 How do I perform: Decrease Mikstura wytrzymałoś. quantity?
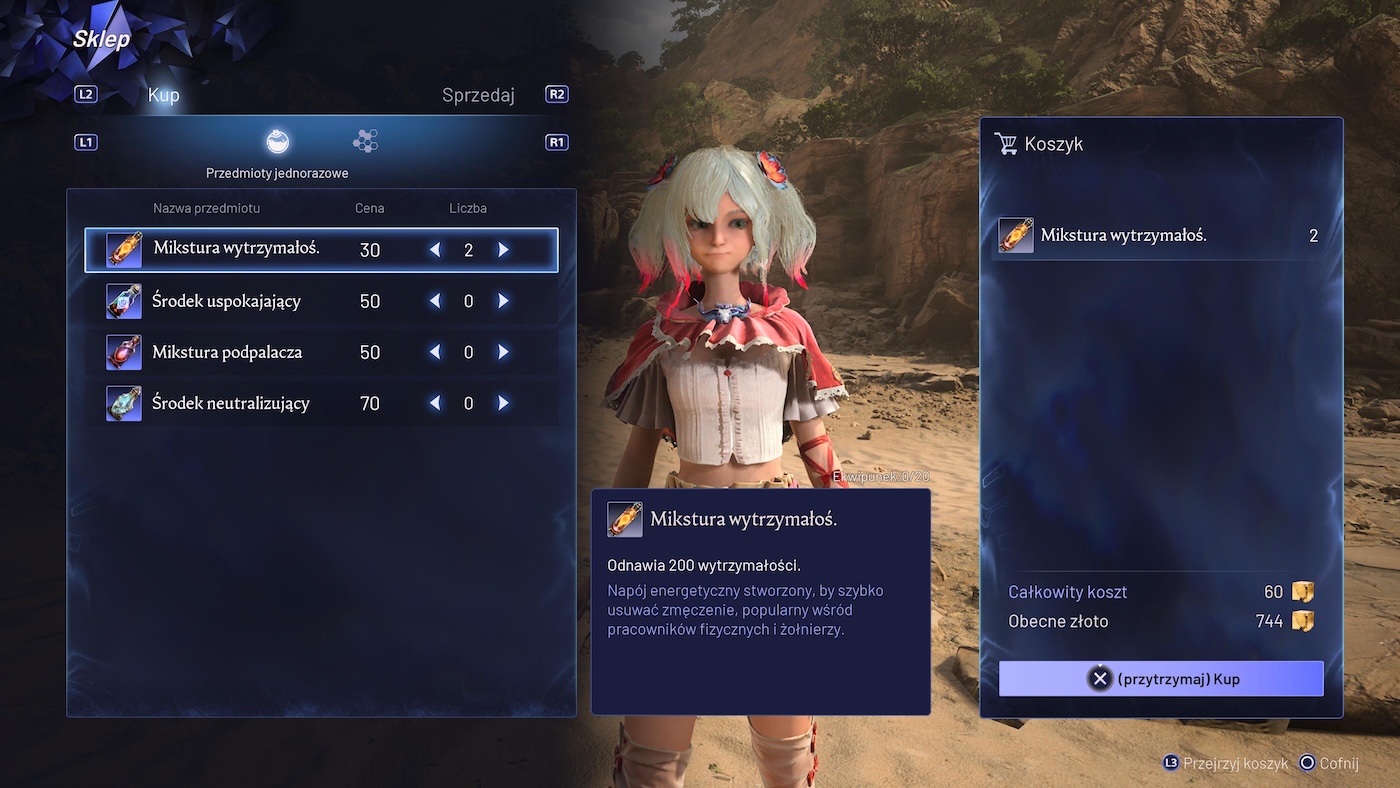click(x=435, y=249)
